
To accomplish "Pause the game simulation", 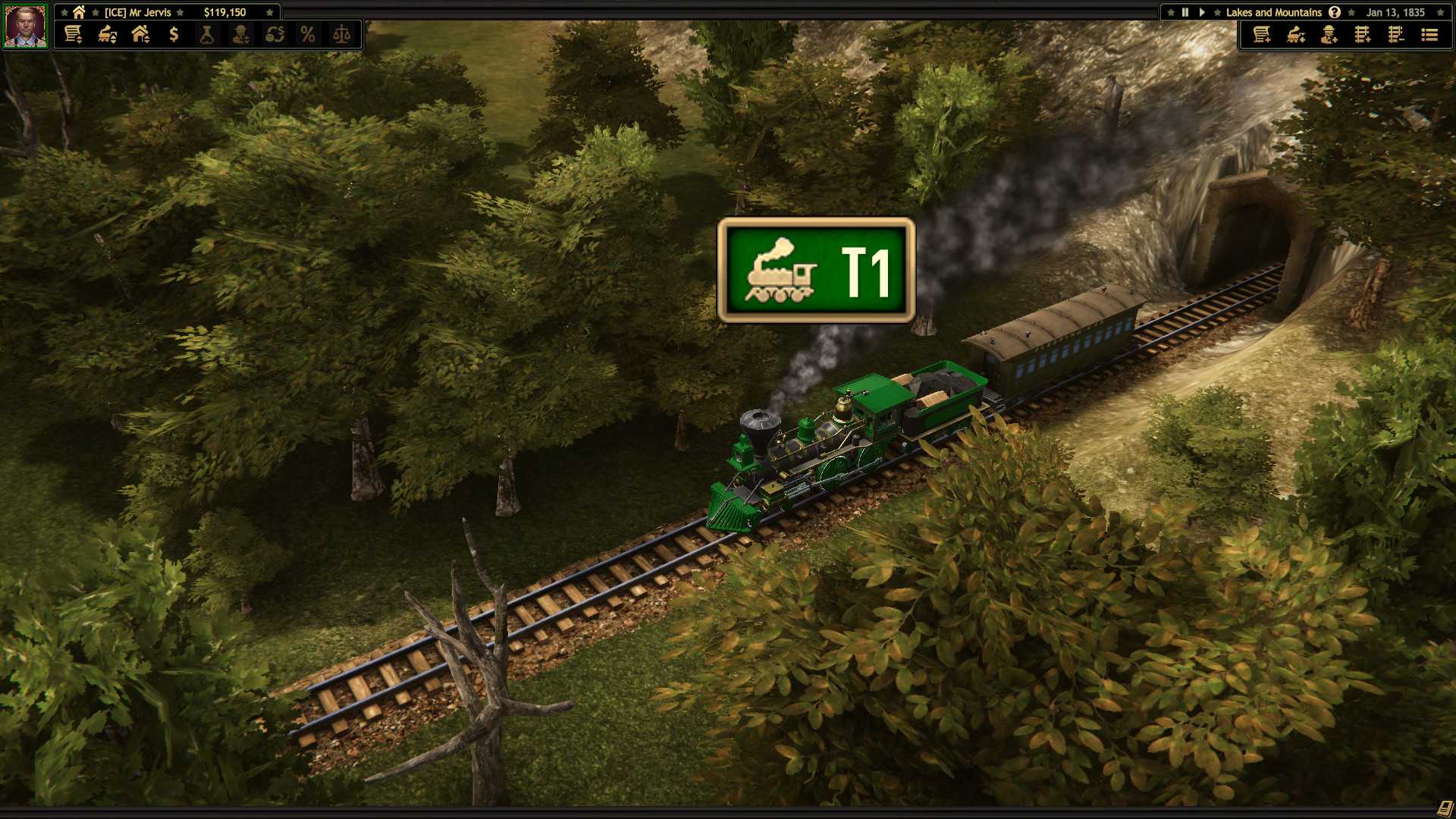I will point(1185,11).
